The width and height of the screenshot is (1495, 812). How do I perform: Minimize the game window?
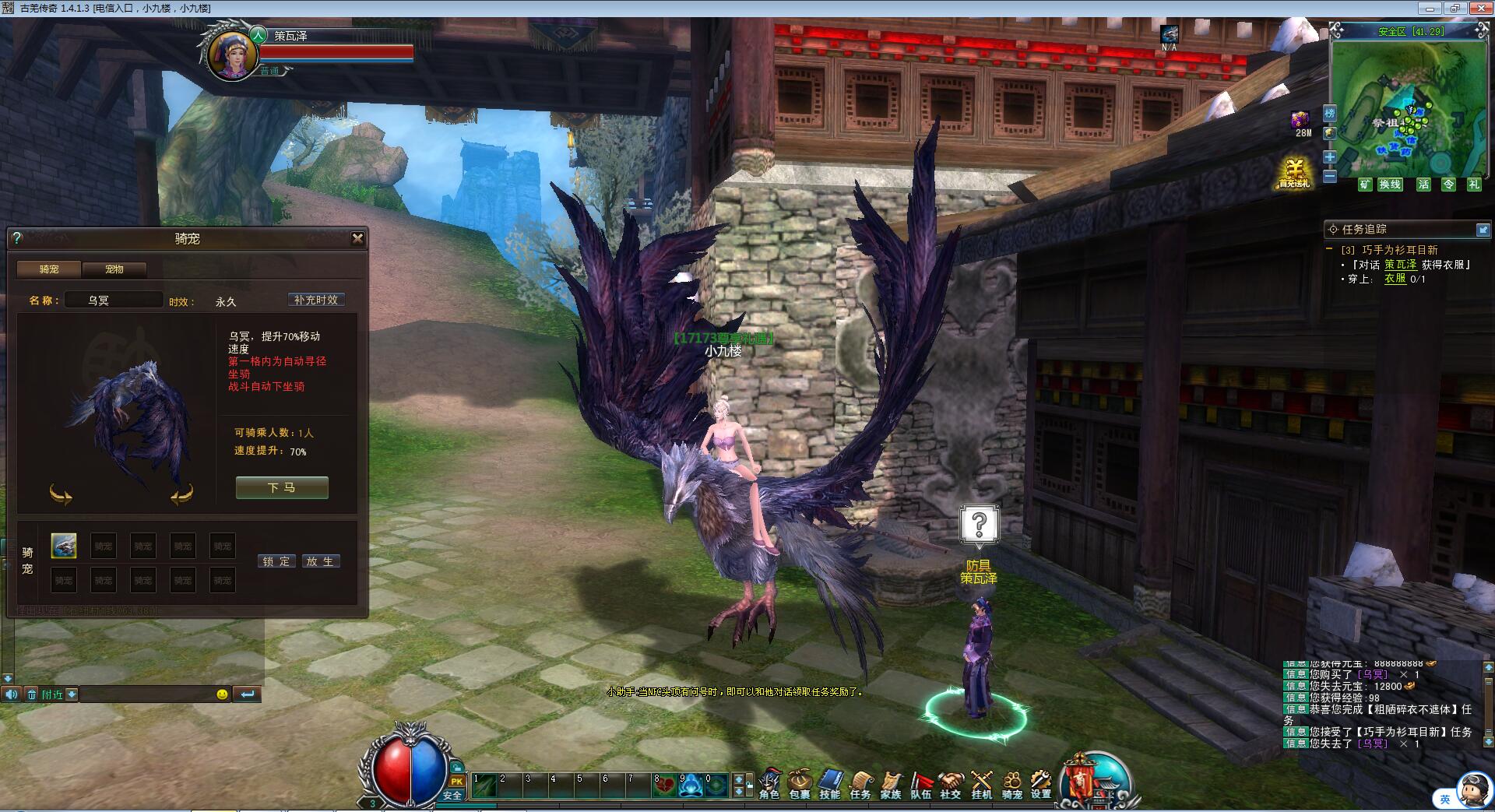(1430, 9)
